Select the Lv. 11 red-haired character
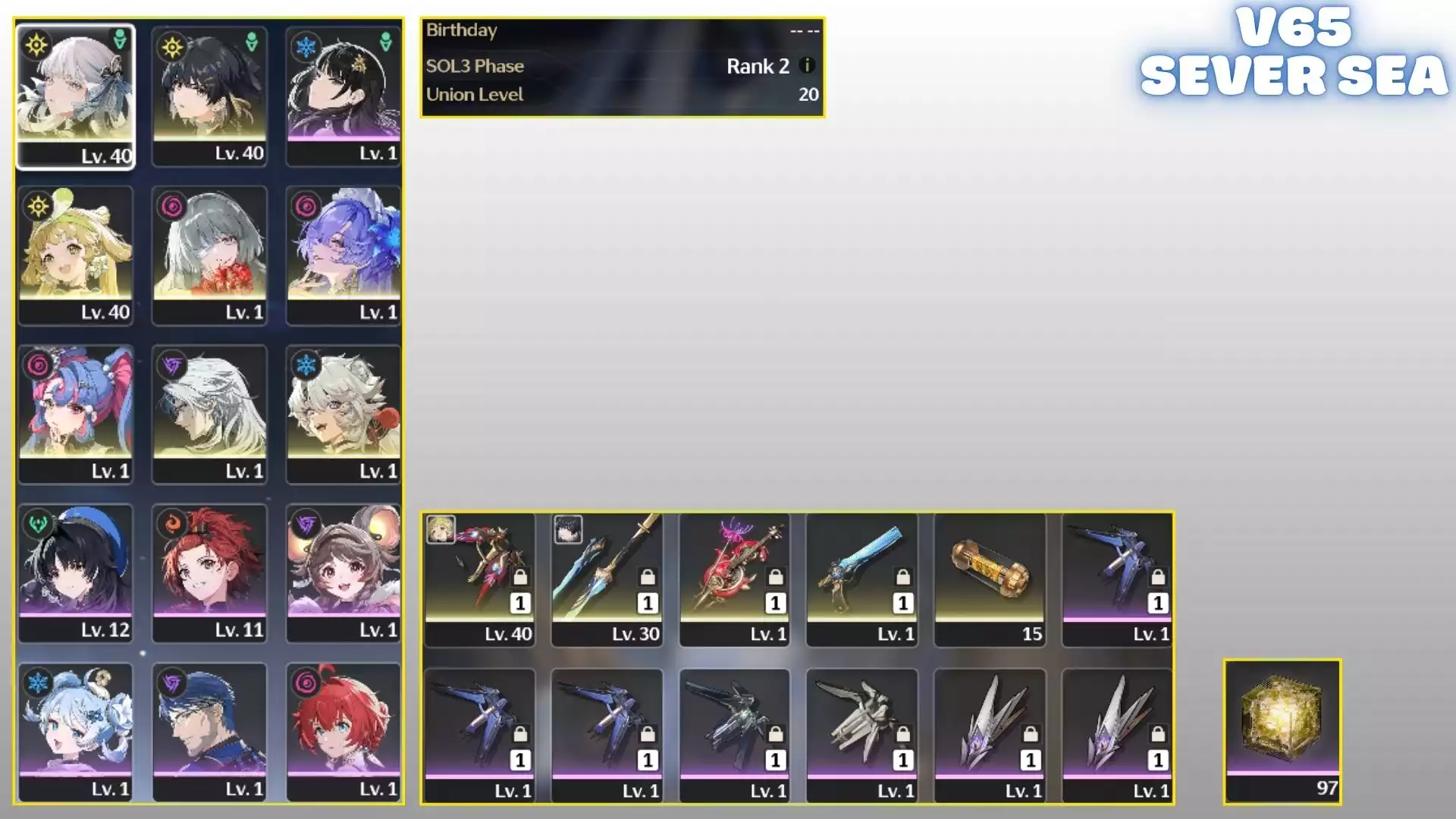1456x819 pixels. point(209,573)
